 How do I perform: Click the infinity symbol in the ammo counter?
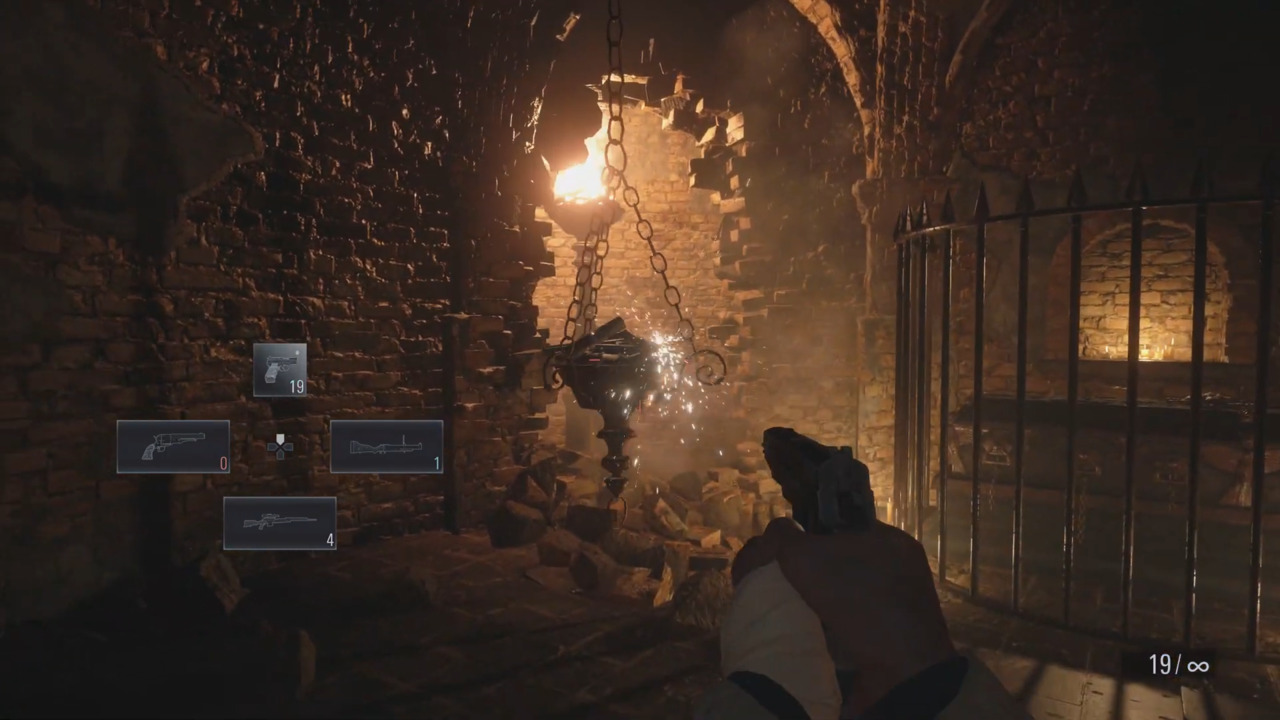click(1197, 665)
